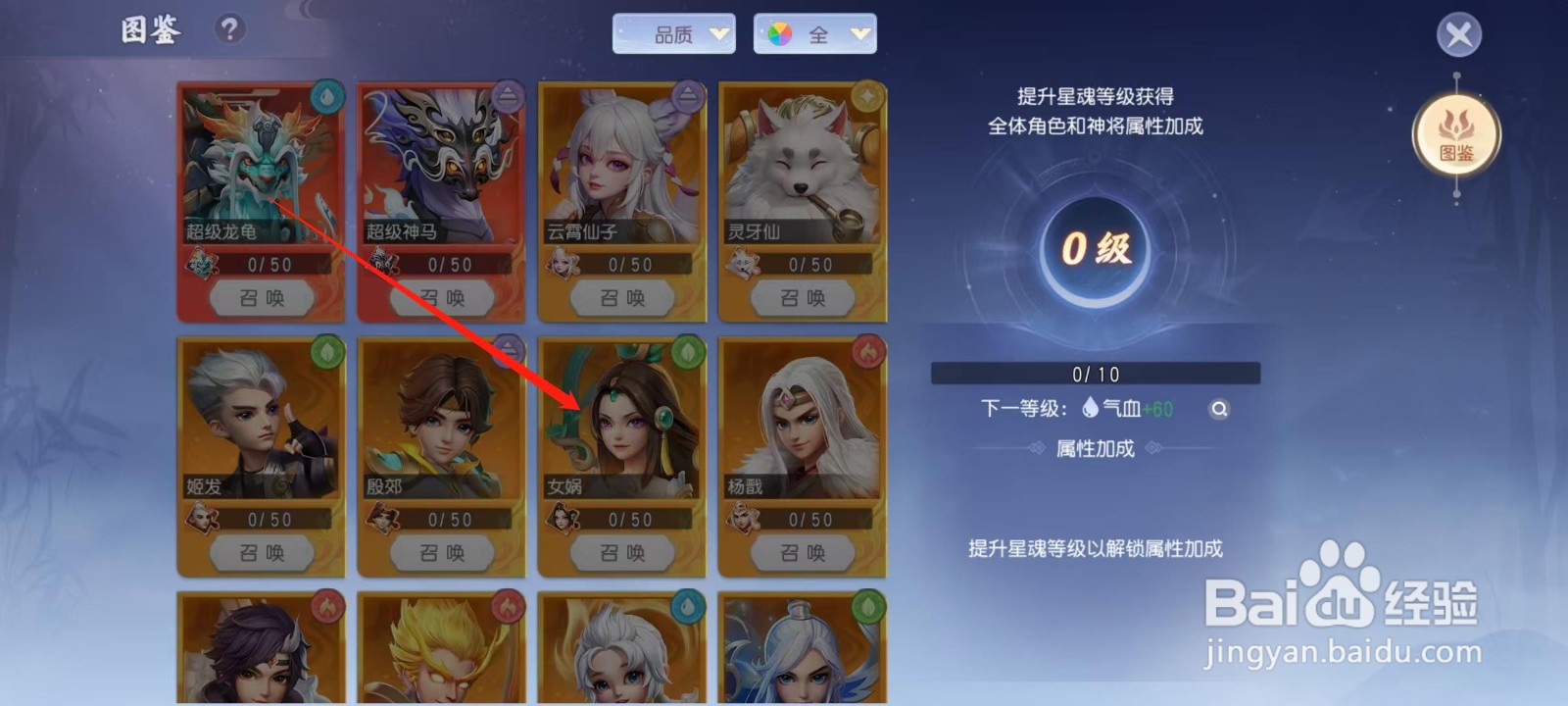Click the help question mark icon
Viewport: 1568px width, 706px height.
[228, 29]
